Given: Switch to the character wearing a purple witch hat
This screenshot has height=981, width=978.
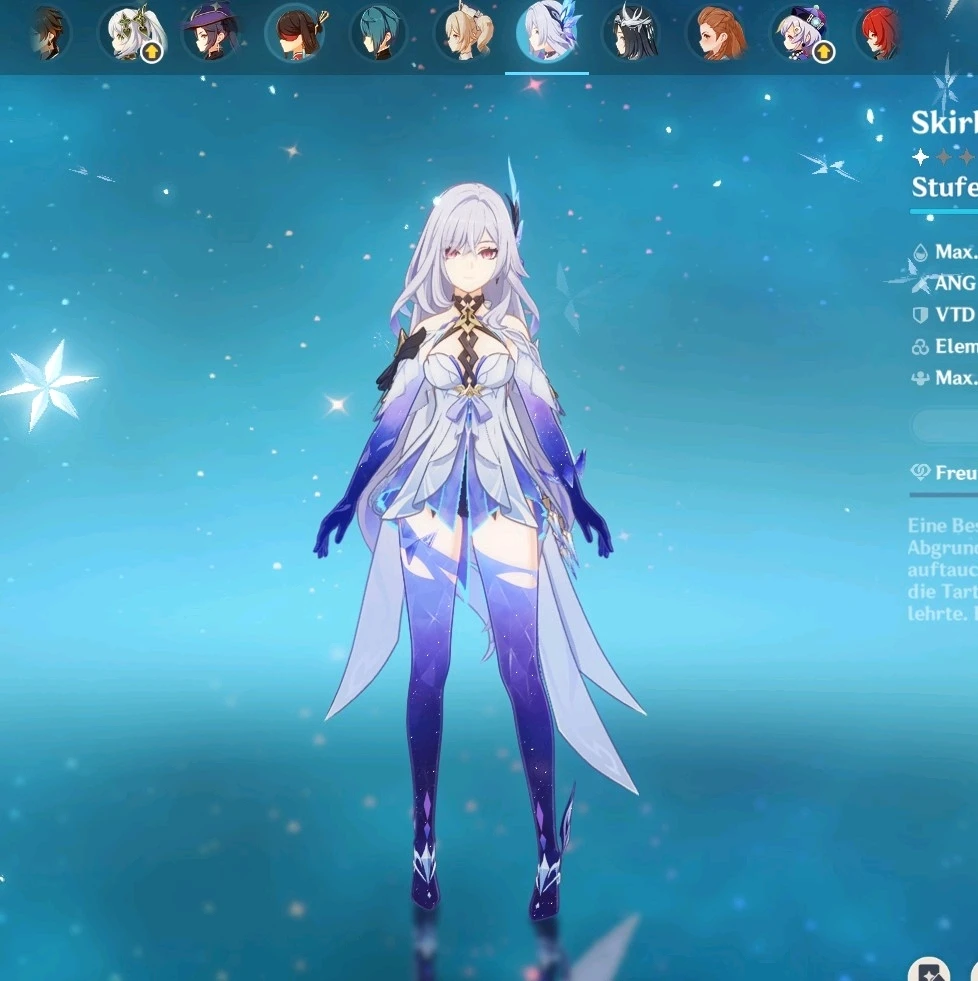Looking at the screenshot, I should (x=210, y=33).
